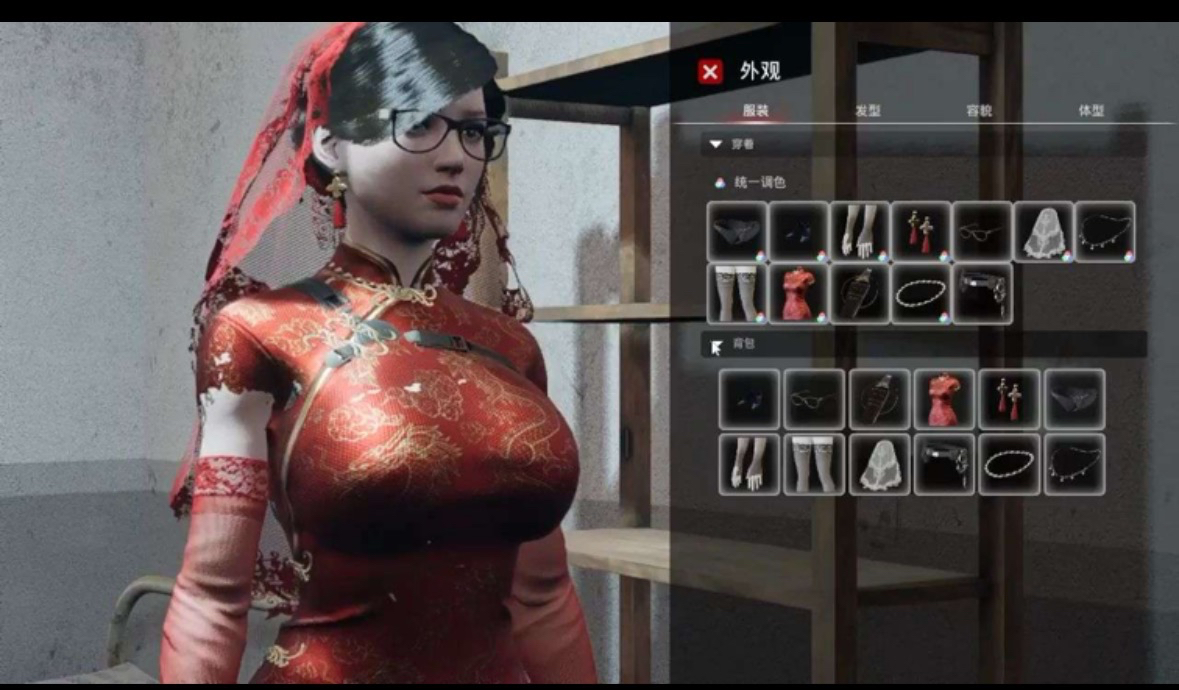Select the worn red tassel earrings slot
Screen dimensions: 1179x690
[x=920, y=231]
